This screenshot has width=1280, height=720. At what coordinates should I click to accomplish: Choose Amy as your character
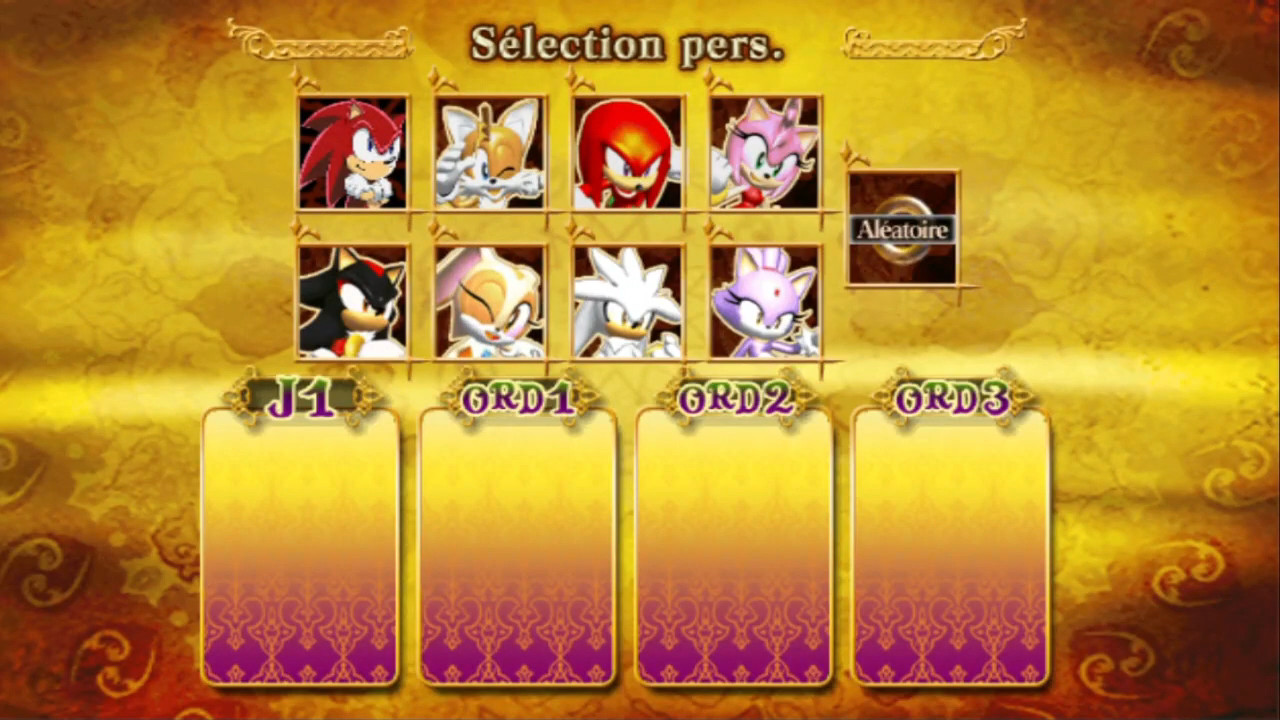pyautogui.click(x=764, y=152)
